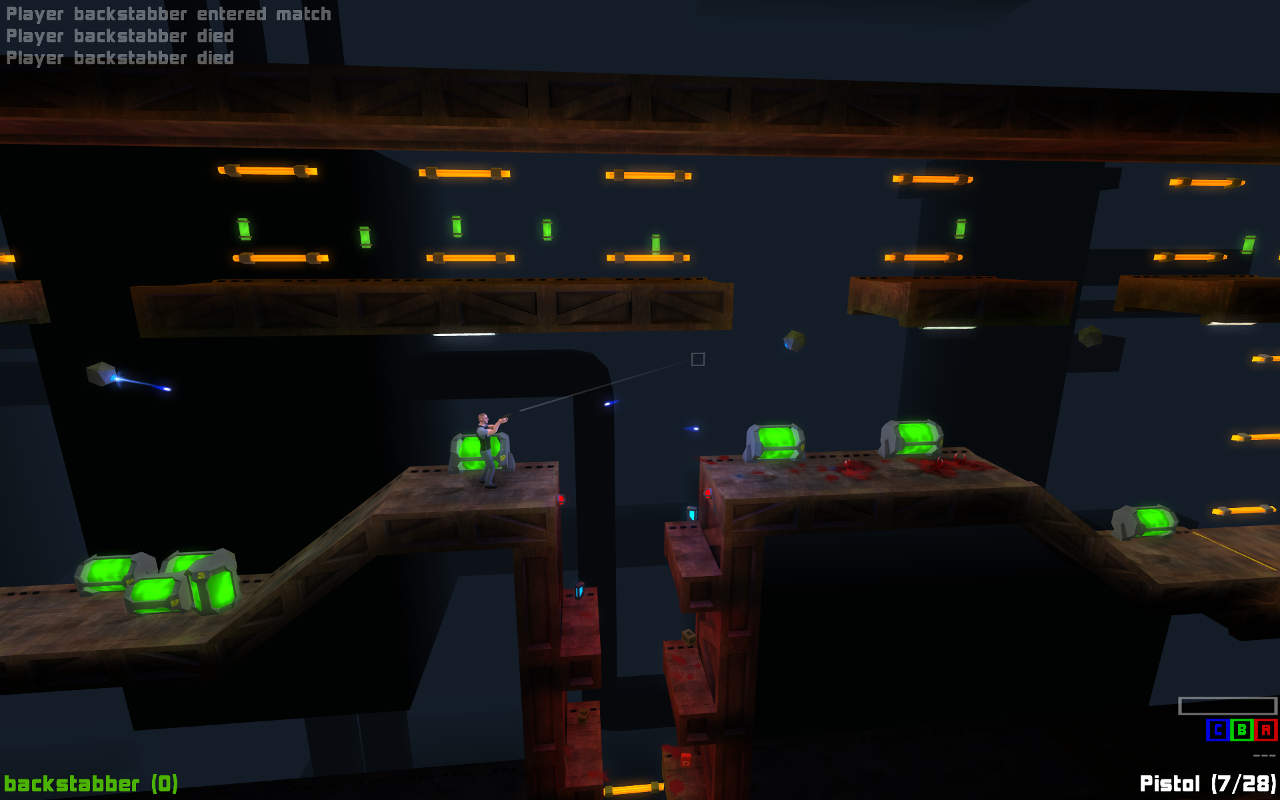Click the blue power cell below the player

pos(580,593)
